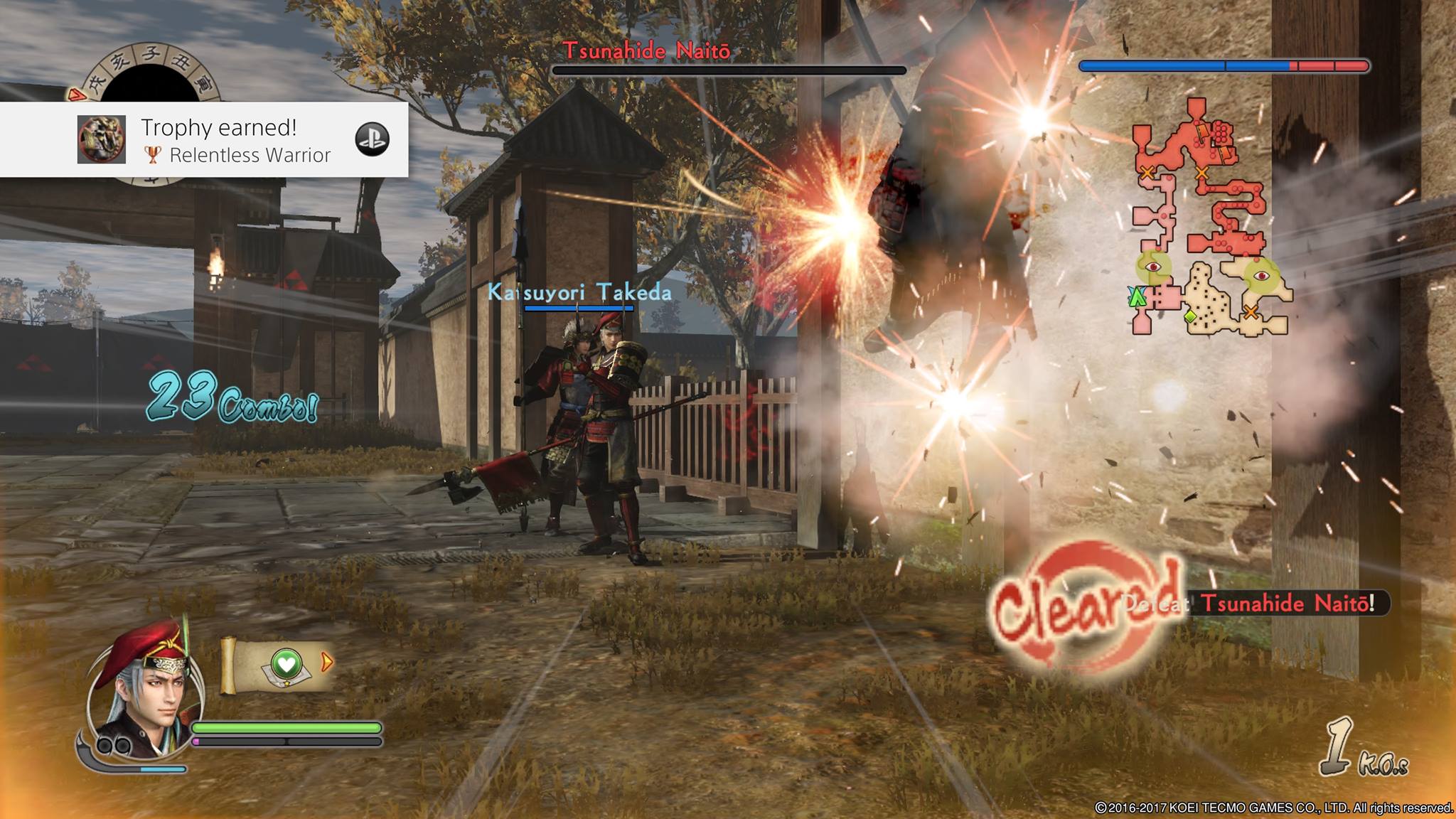
Task: Click the orange arrow beside the item scroll
Action: click(327, 663)
